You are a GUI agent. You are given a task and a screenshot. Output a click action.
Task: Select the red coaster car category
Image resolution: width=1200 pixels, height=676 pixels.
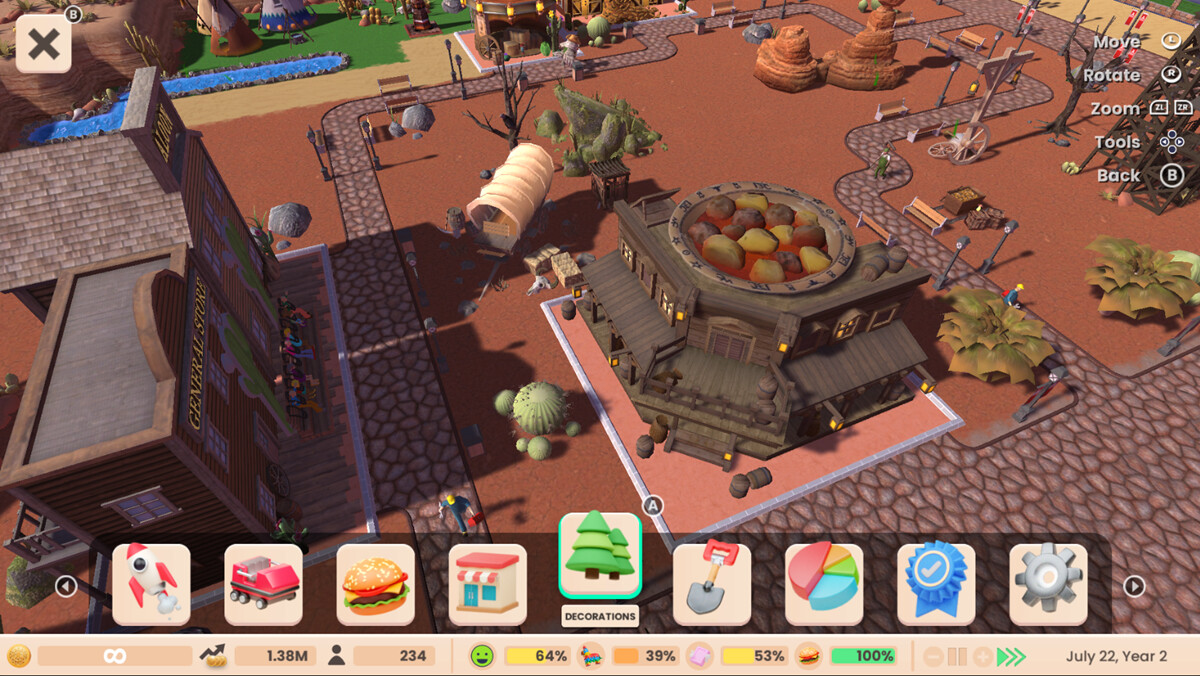tap(263, 585)
